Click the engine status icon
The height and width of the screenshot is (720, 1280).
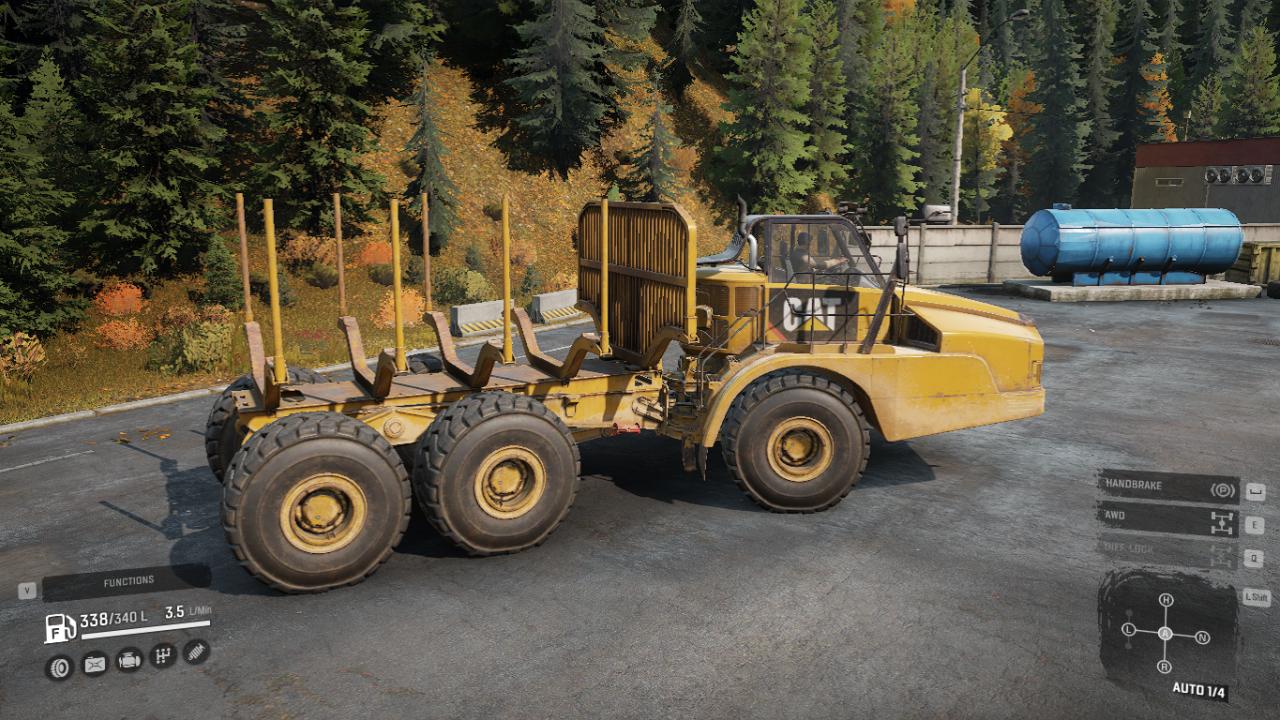[129, 659]
